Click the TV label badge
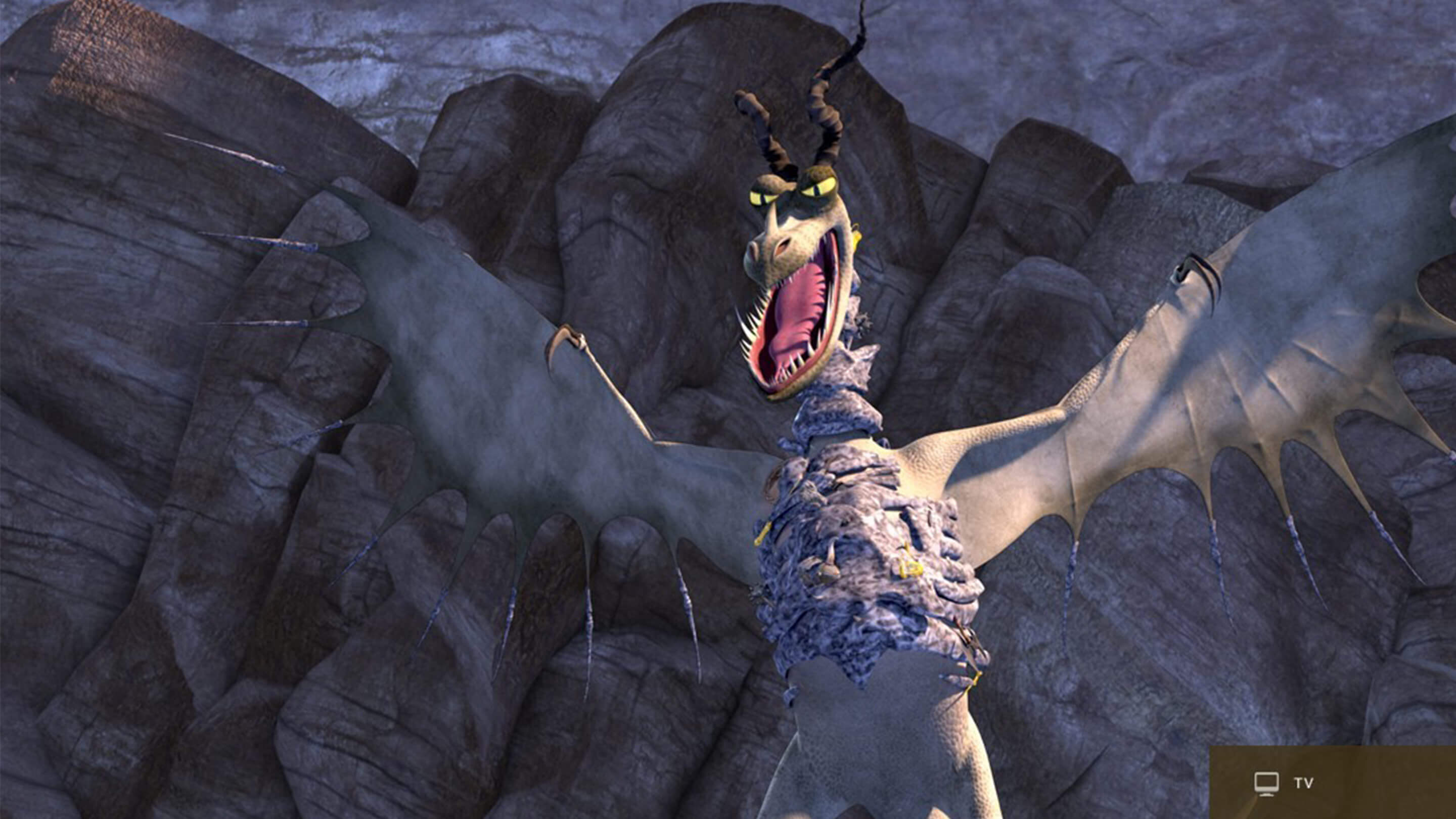 tap(1292, 783)
